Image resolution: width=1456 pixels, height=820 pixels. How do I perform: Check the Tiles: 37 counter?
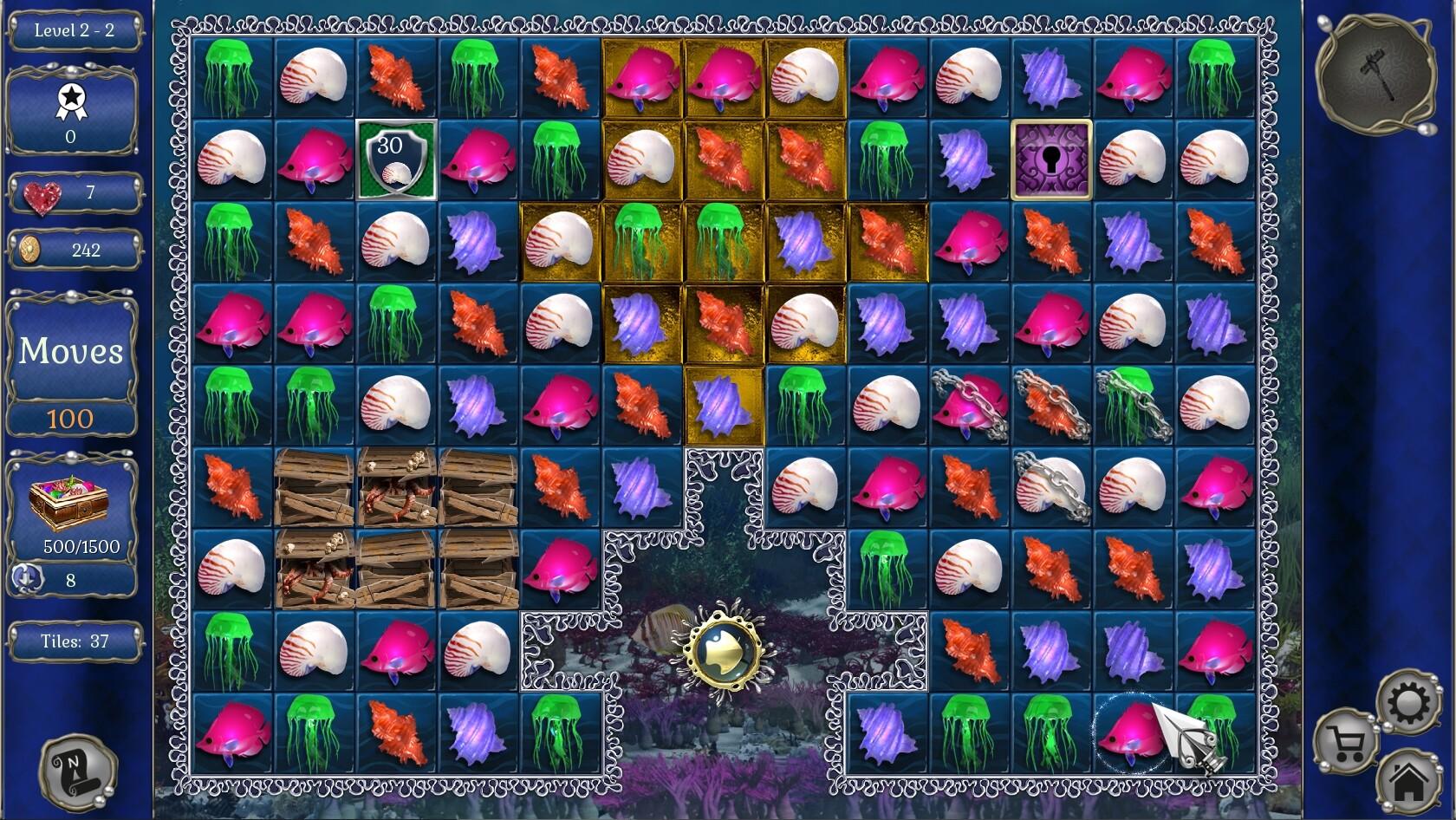(x=73, y=642)
